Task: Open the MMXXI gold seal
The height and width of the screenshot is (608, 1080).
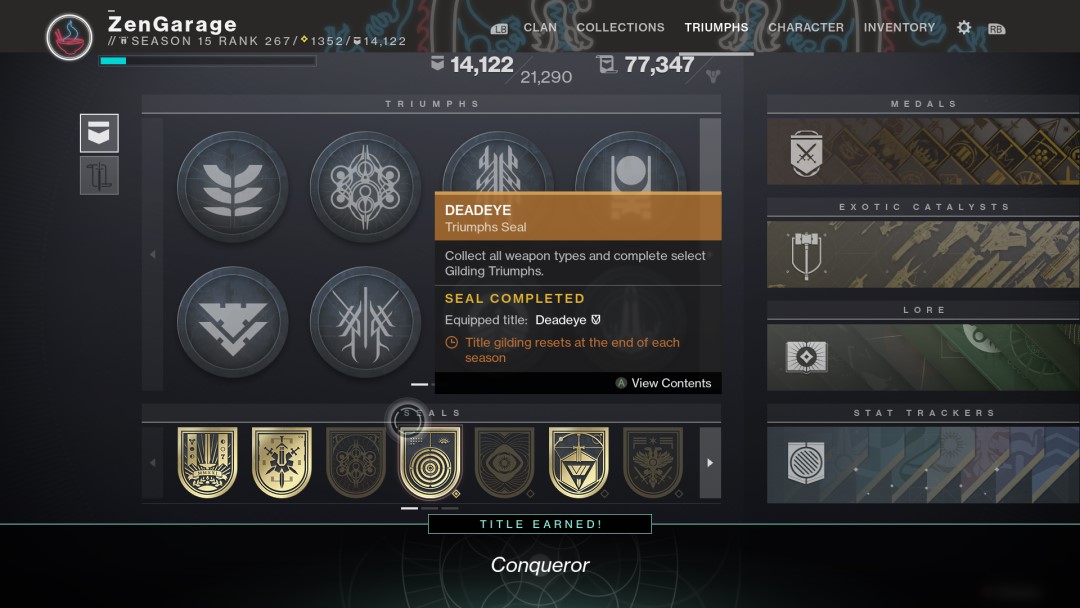Action: (x=208, y=462)
